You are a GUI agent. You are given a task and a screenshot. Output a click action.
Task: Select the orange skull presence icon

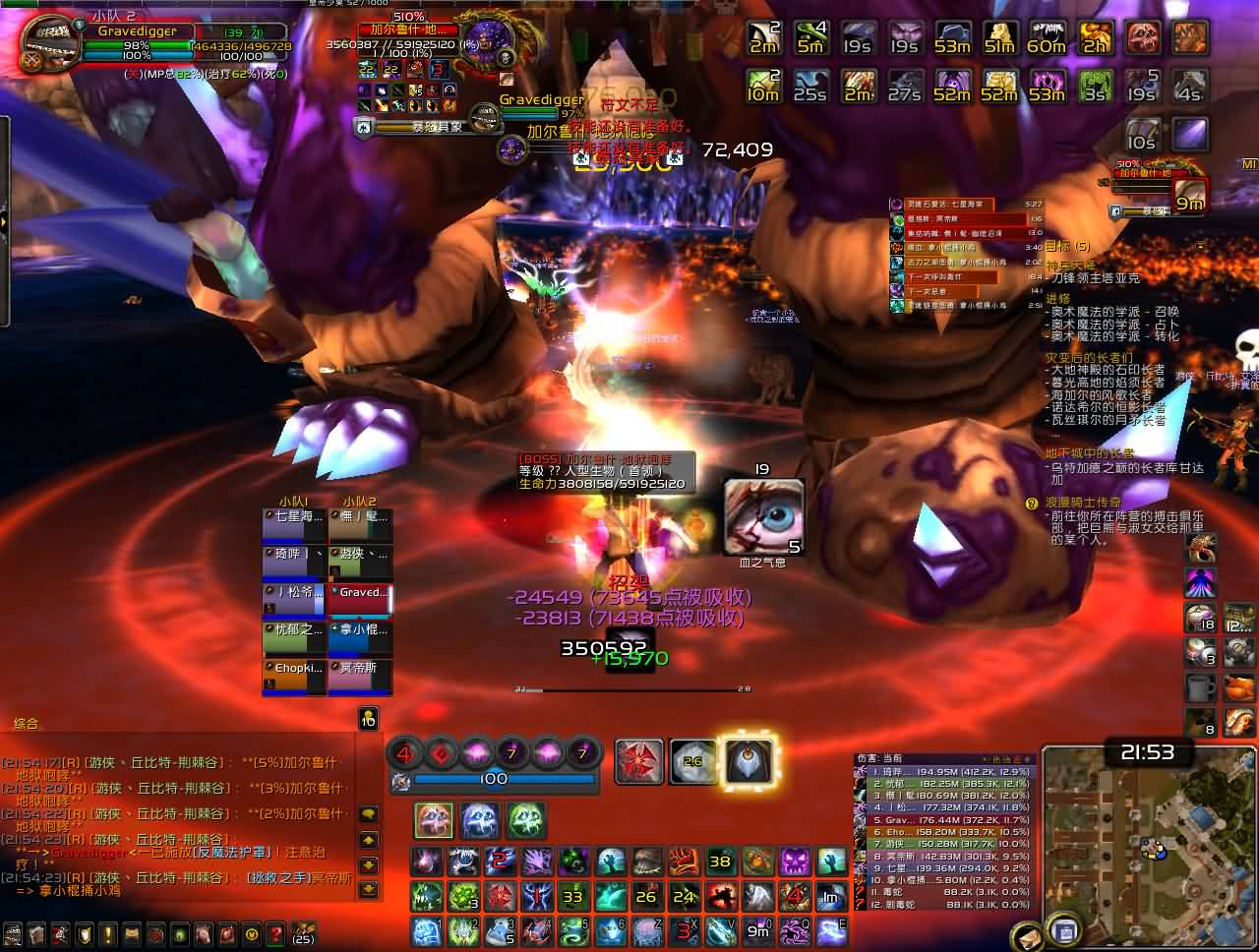433,819
